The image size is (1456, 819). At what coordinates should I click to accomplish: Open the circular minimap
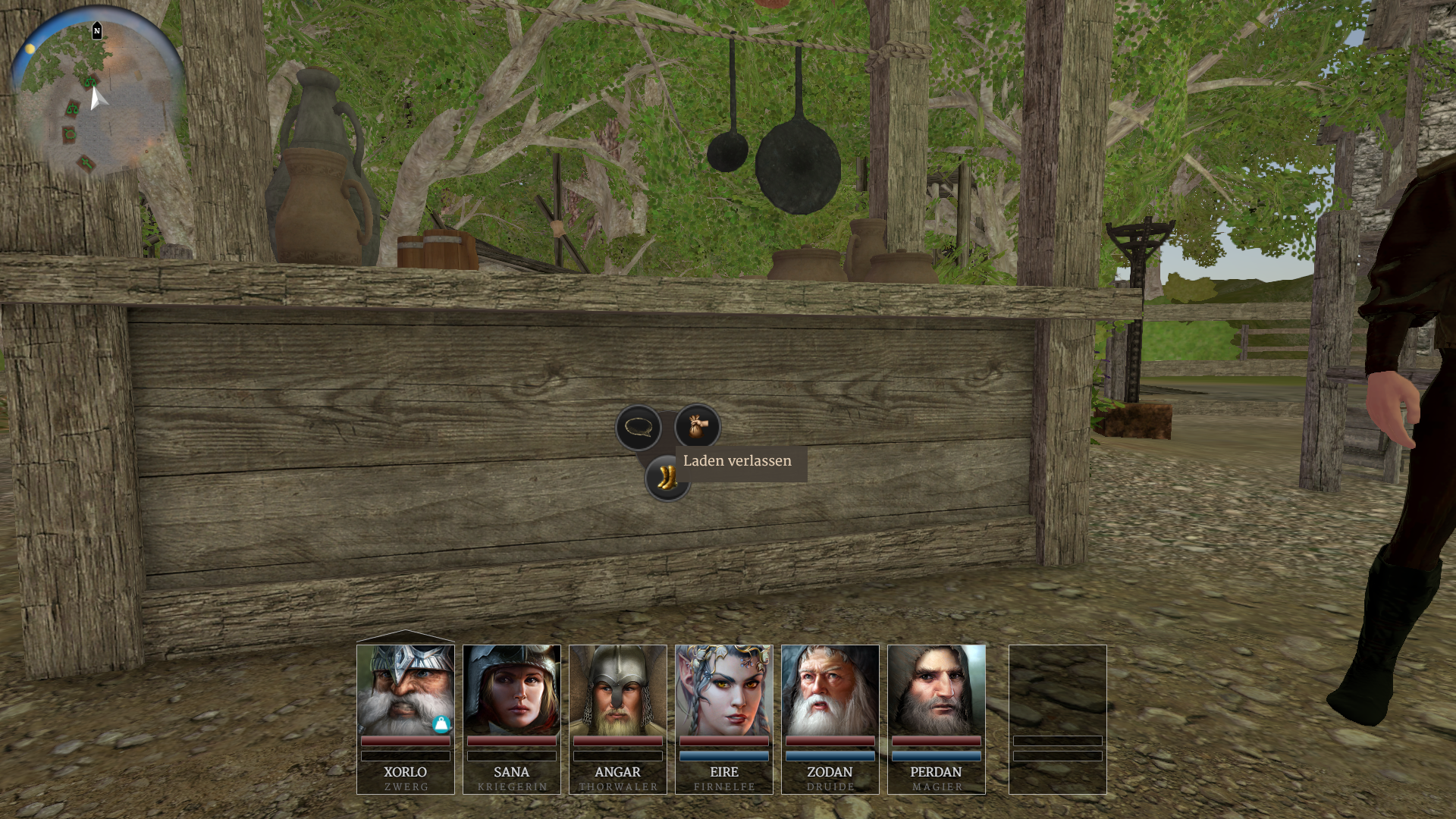pyautogui.click(x=97, y=93)
